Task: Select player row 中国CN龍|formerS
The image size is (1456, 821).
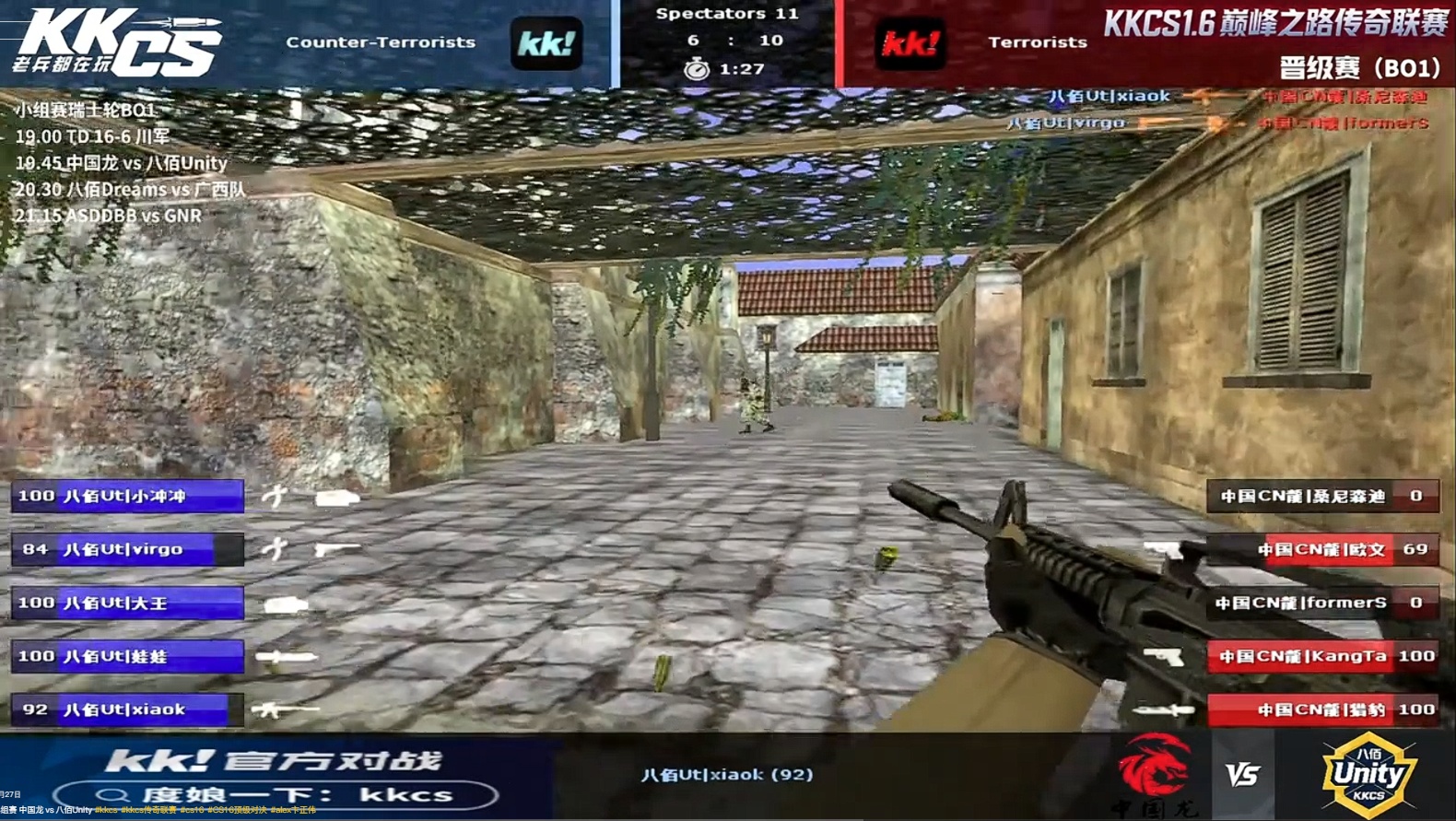Action: tap(1322, 603)
